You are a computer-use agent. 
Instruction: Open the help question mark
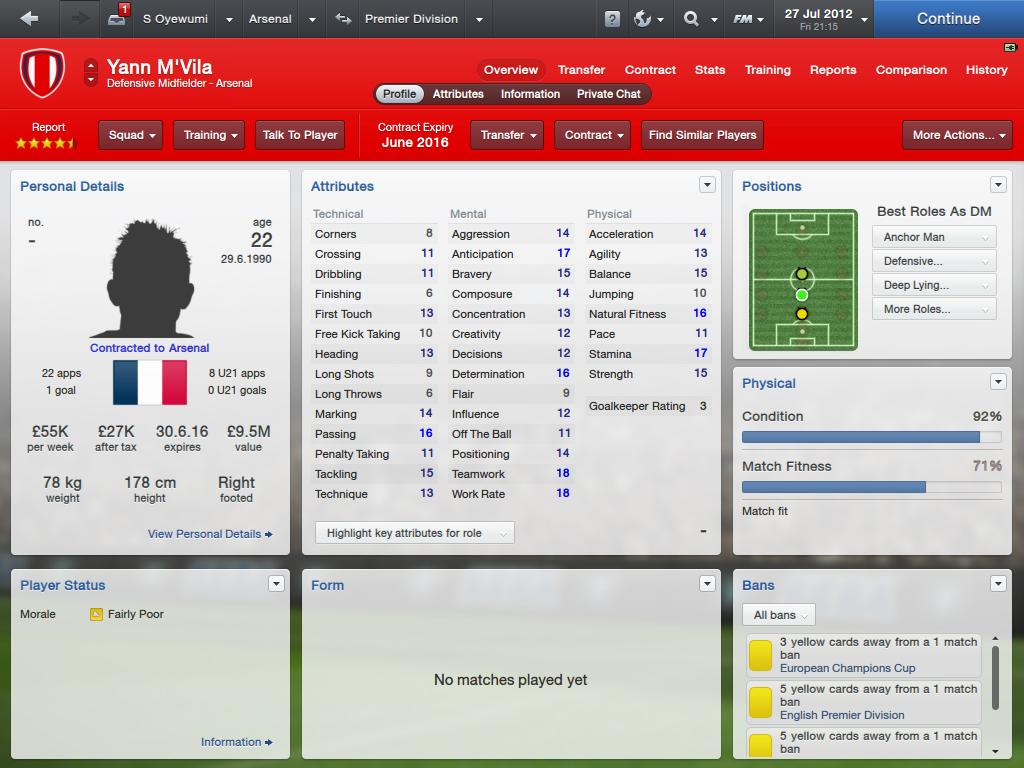(x=612, y=19)
